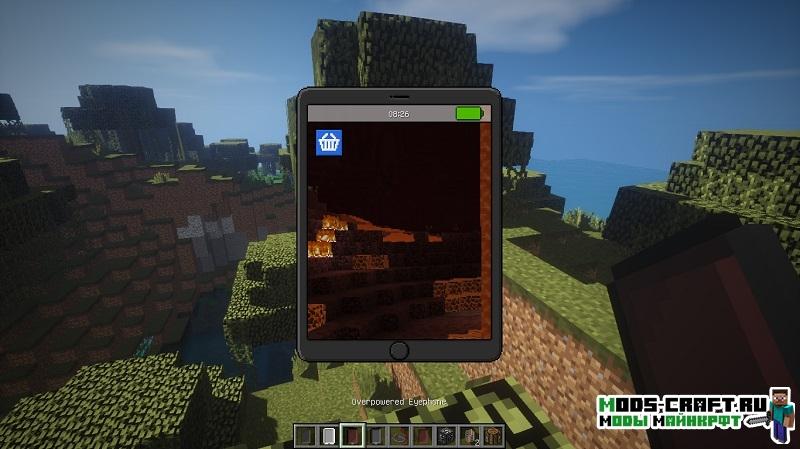Tap the phone's round home button
Viewport: 800px width, 449px height.
(x=400, y=350)
